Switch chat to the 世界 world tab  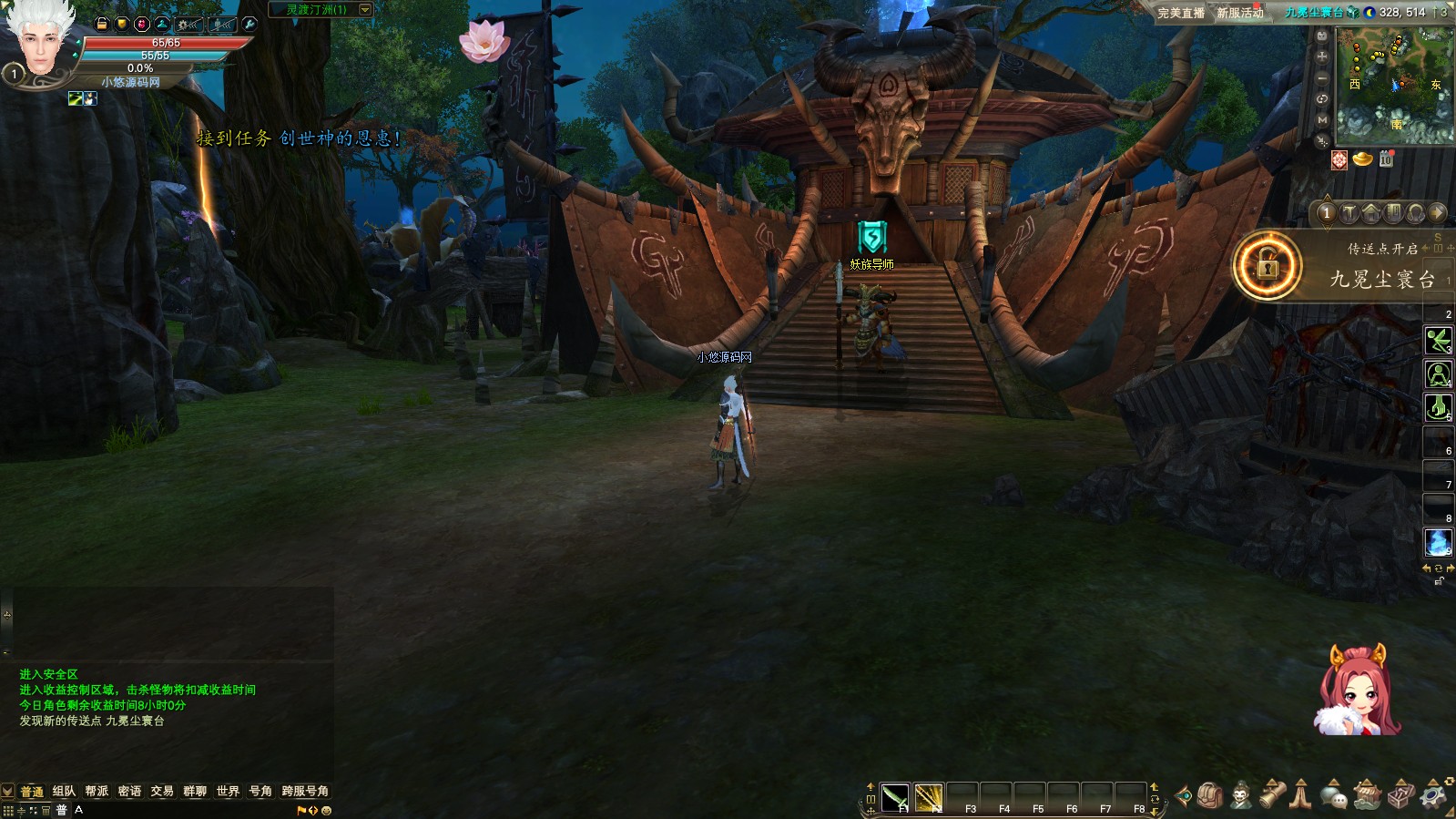[228, 791]
